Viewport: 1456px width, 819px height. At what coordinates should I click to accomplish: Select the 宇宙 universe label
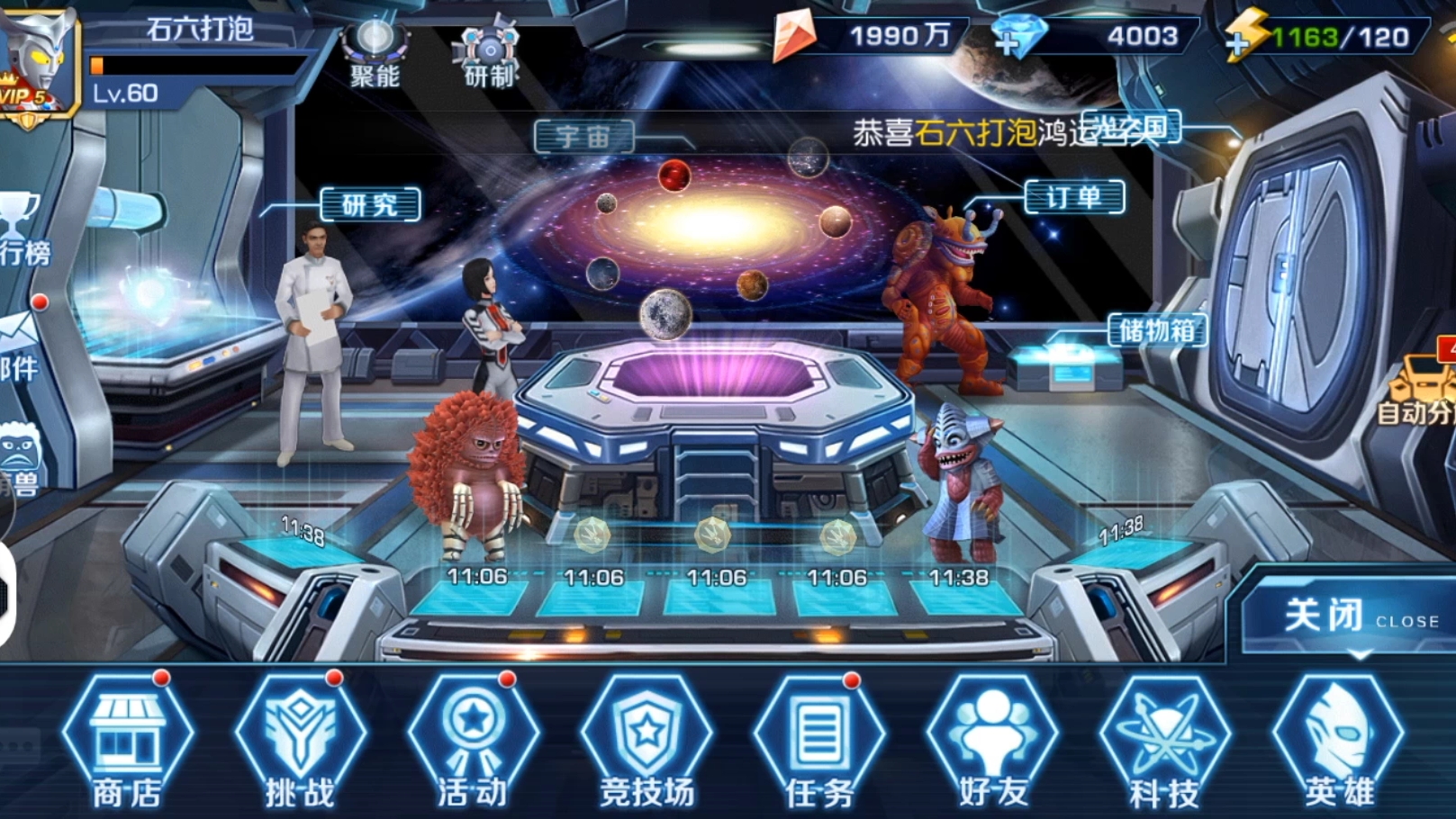(x=583, y=137)
